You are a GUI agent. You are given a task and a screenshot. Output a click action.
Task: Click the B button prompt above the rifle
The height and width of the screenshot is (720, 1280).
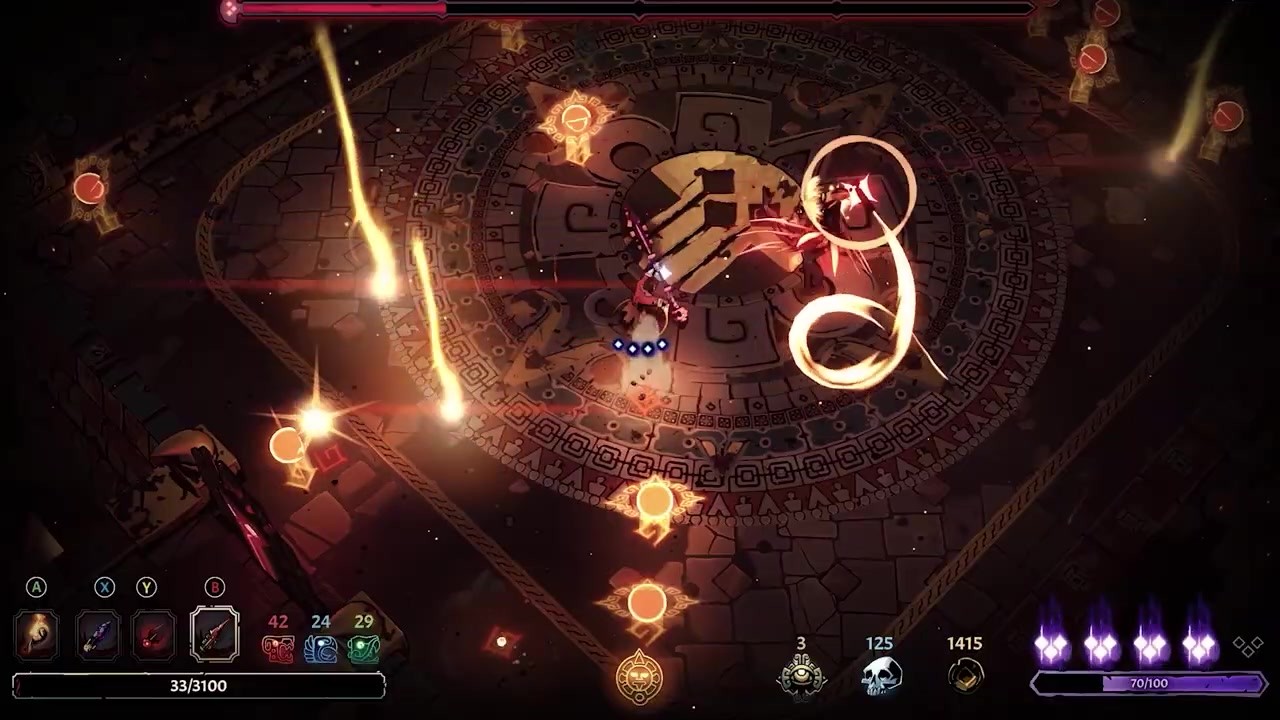point(214,588)
